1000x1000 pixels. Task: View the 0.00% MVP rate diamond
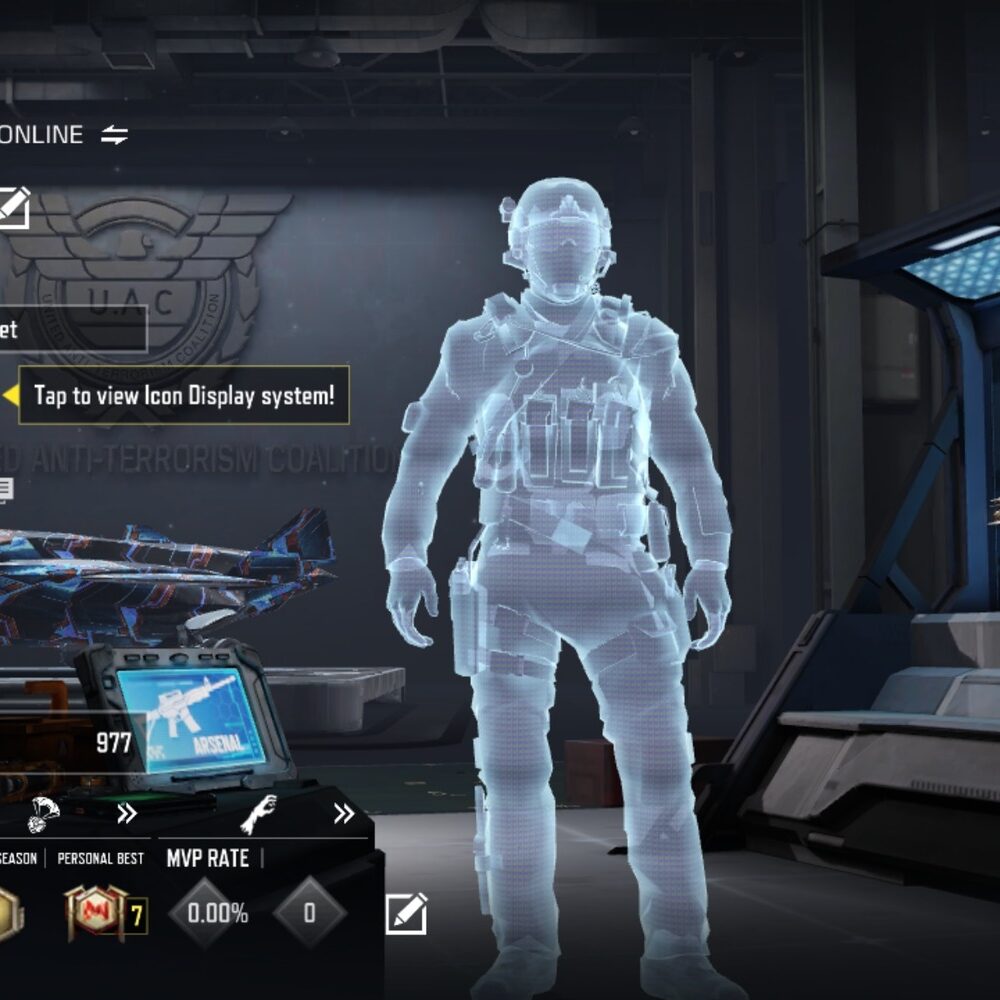(207, 912)
